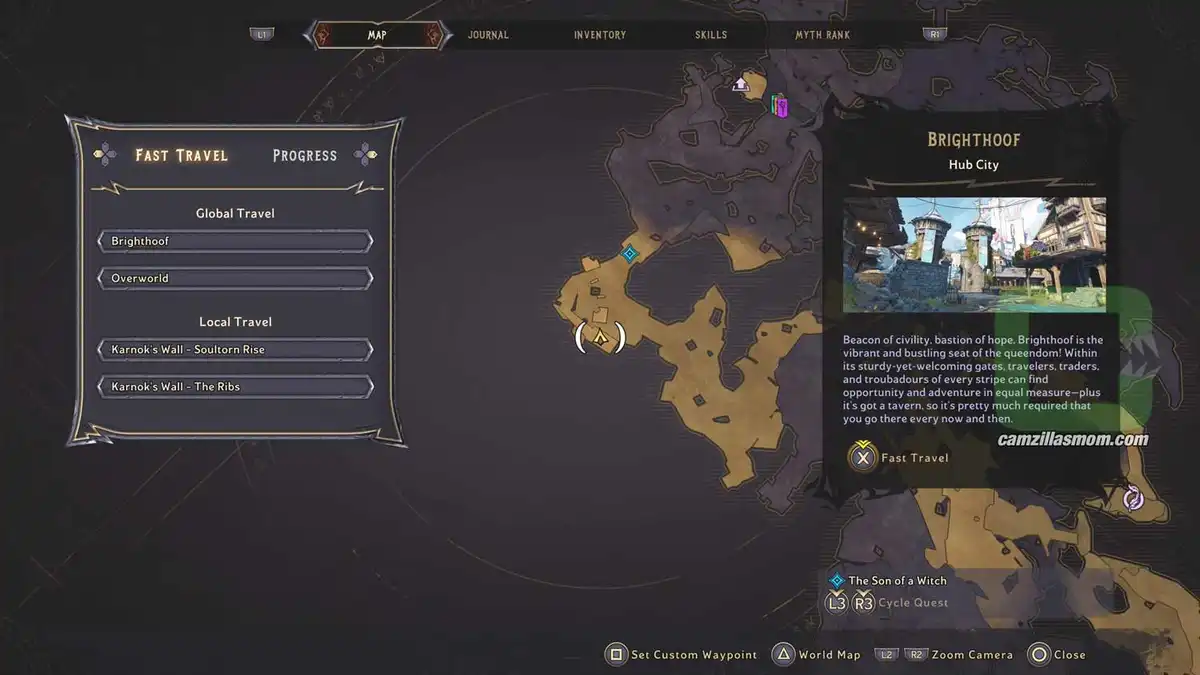Select Overworld travel destination

[235, 278]
